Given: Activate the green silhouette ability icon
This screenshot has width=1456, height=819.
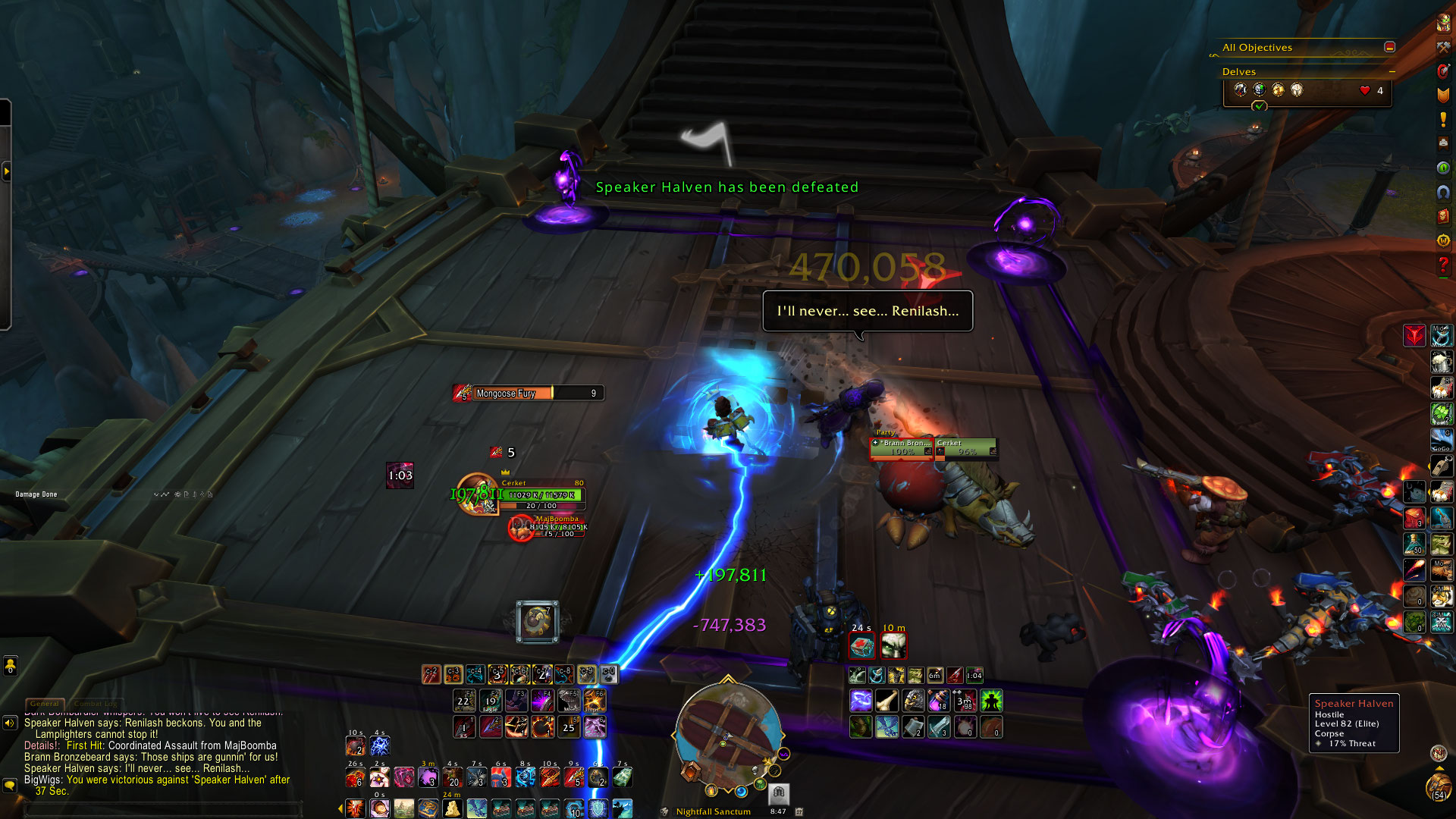Looking at the screenshot, I should pyautogui.click(x=991, y=701).
